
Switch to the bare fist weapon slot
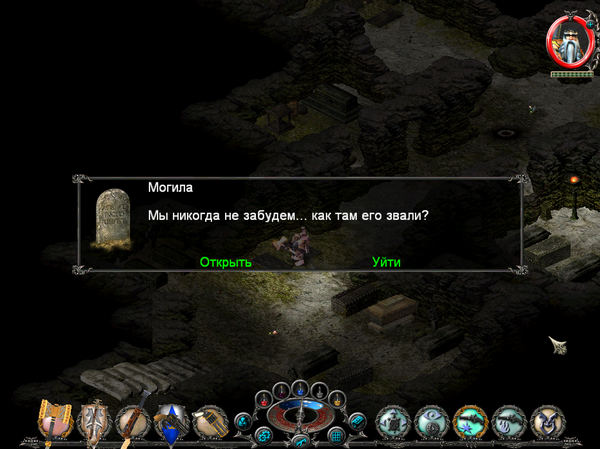(210, 420)
